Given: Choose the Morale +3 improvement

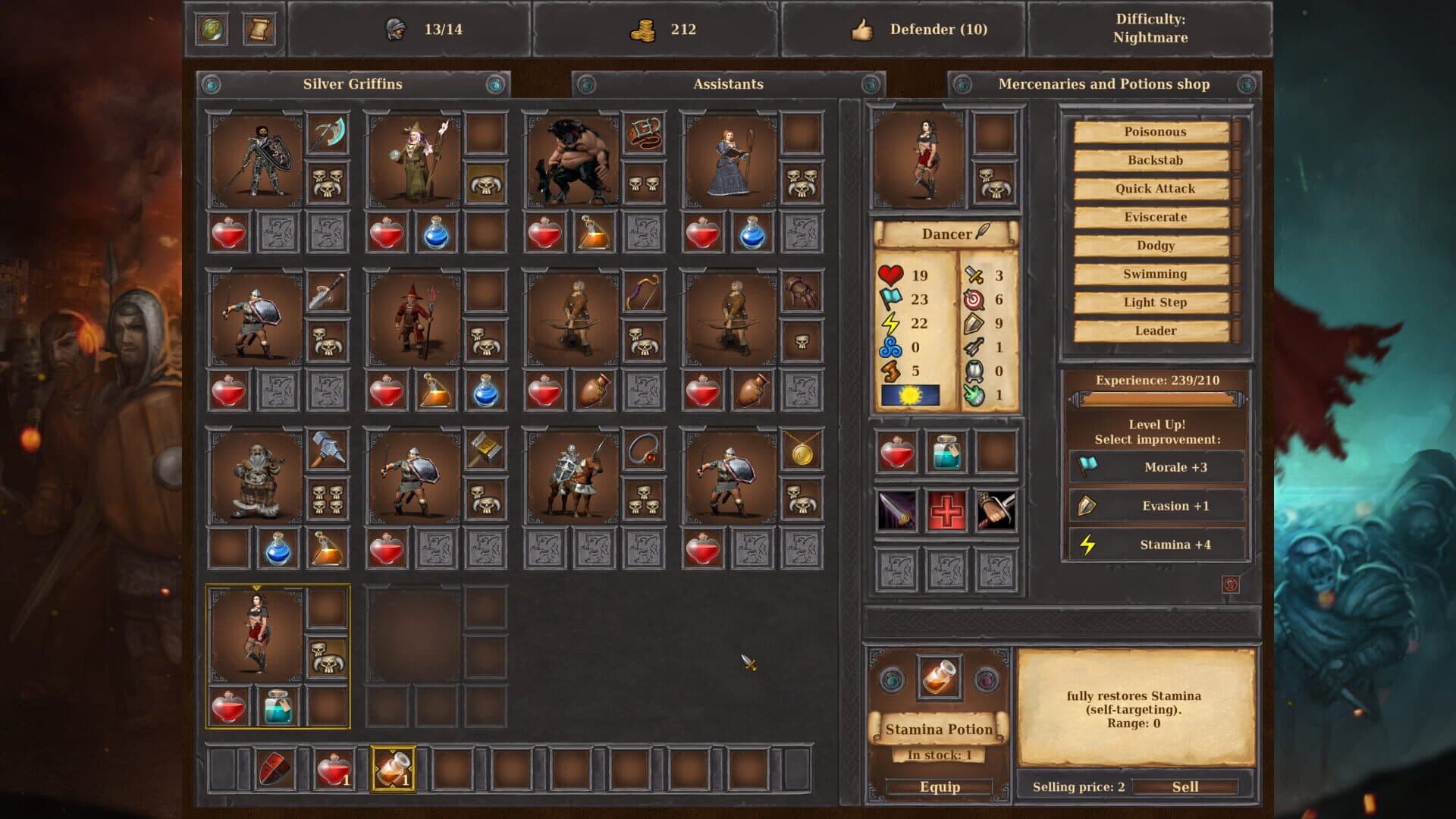Looking at the screenshot, I should pos(1157,467).
